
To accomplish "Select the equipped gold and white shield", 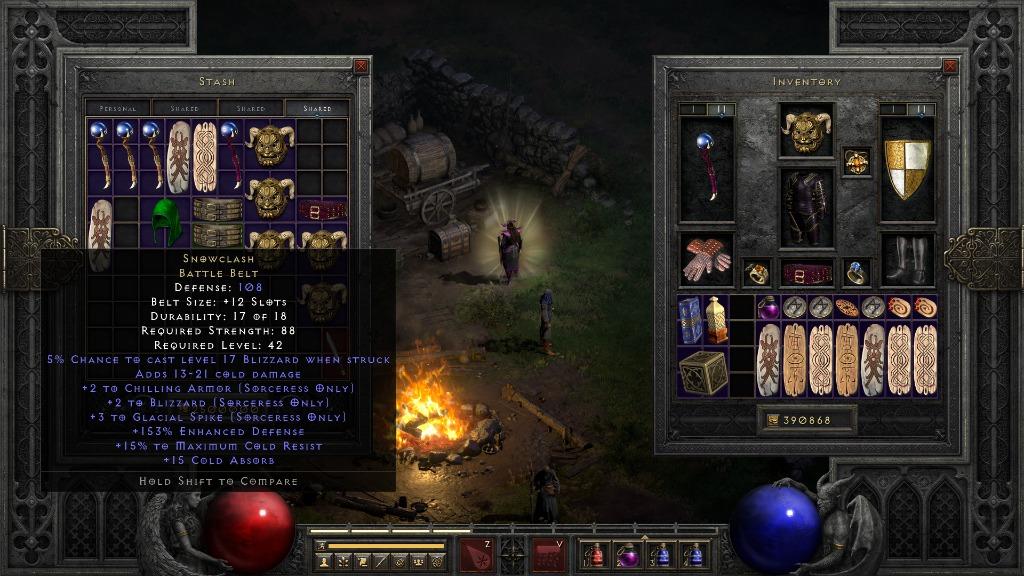I will click(x=907, y=169).
